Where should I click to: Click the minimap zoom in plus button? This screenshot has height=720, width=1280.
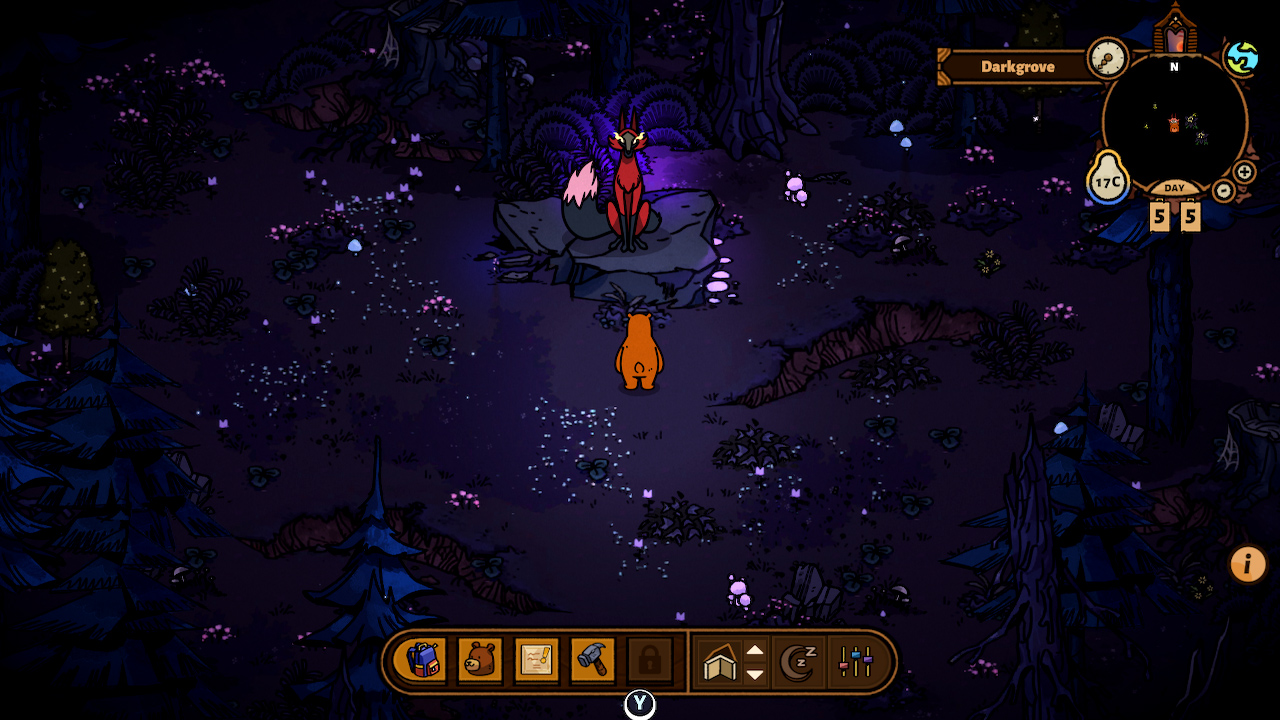[1243, 172]
